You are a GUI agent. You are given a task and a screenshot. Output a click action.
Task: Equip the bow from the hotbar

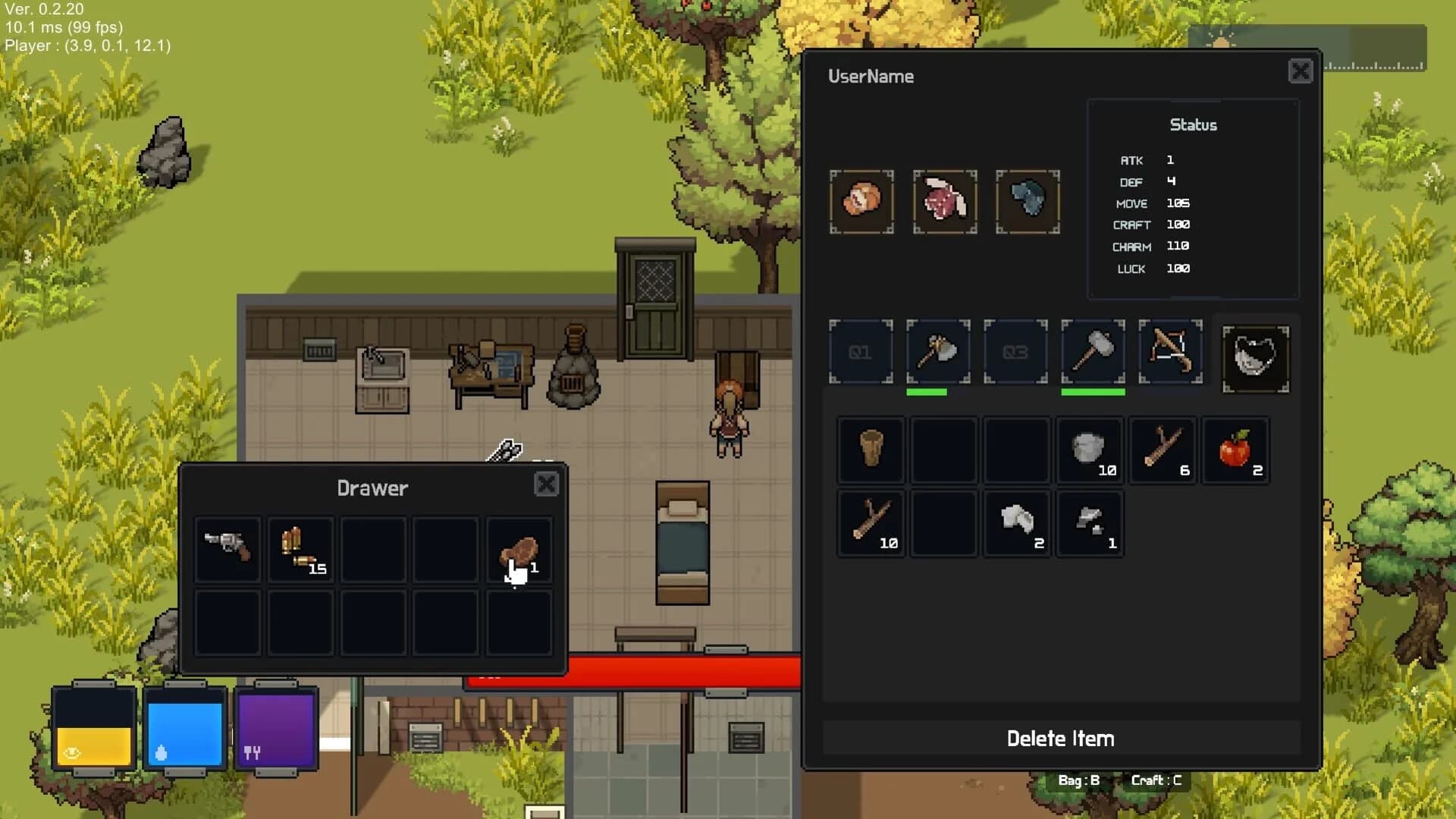point(1170,351)
